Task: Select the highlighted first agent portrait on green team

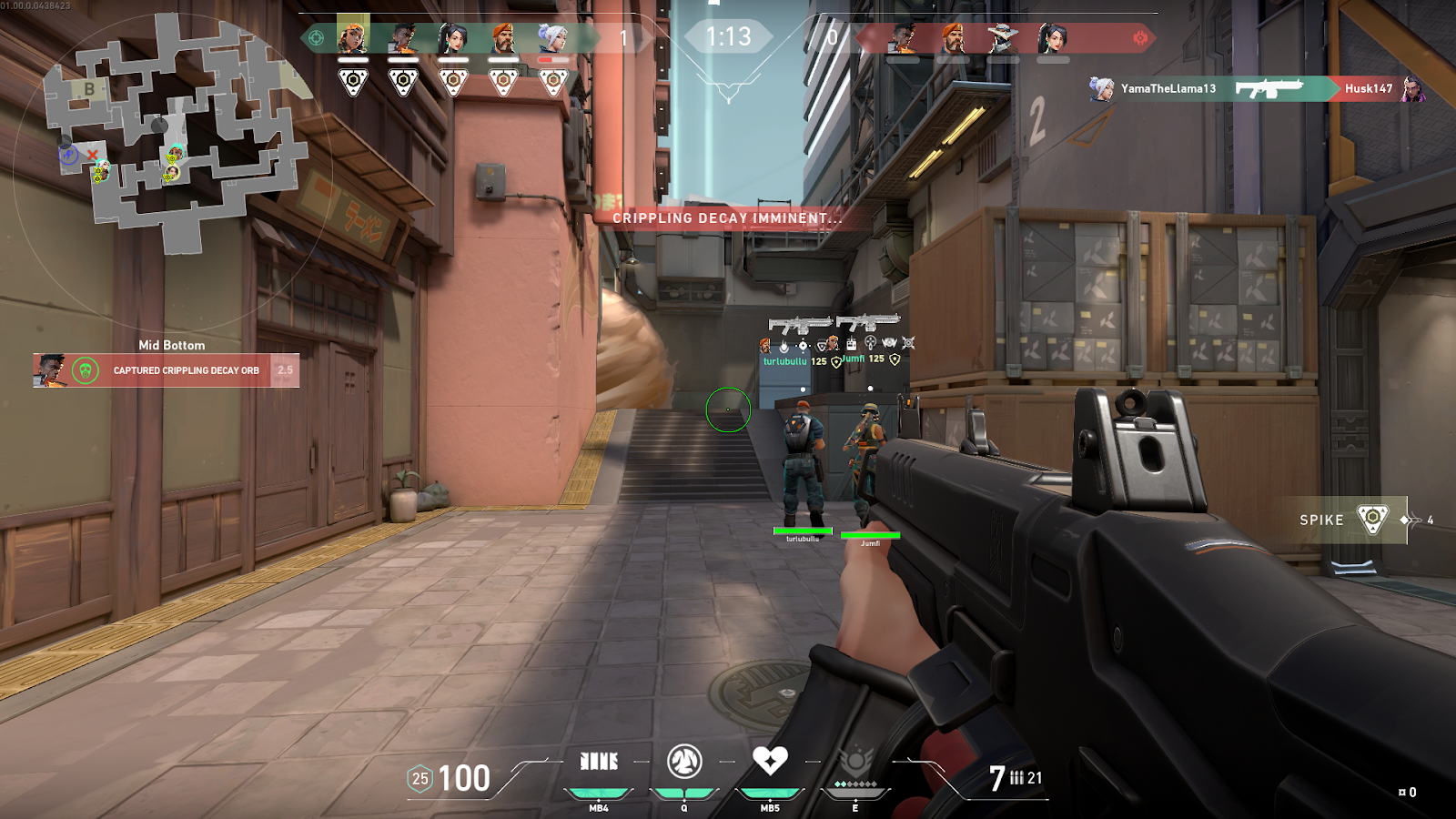Action: tap(352, 37)
